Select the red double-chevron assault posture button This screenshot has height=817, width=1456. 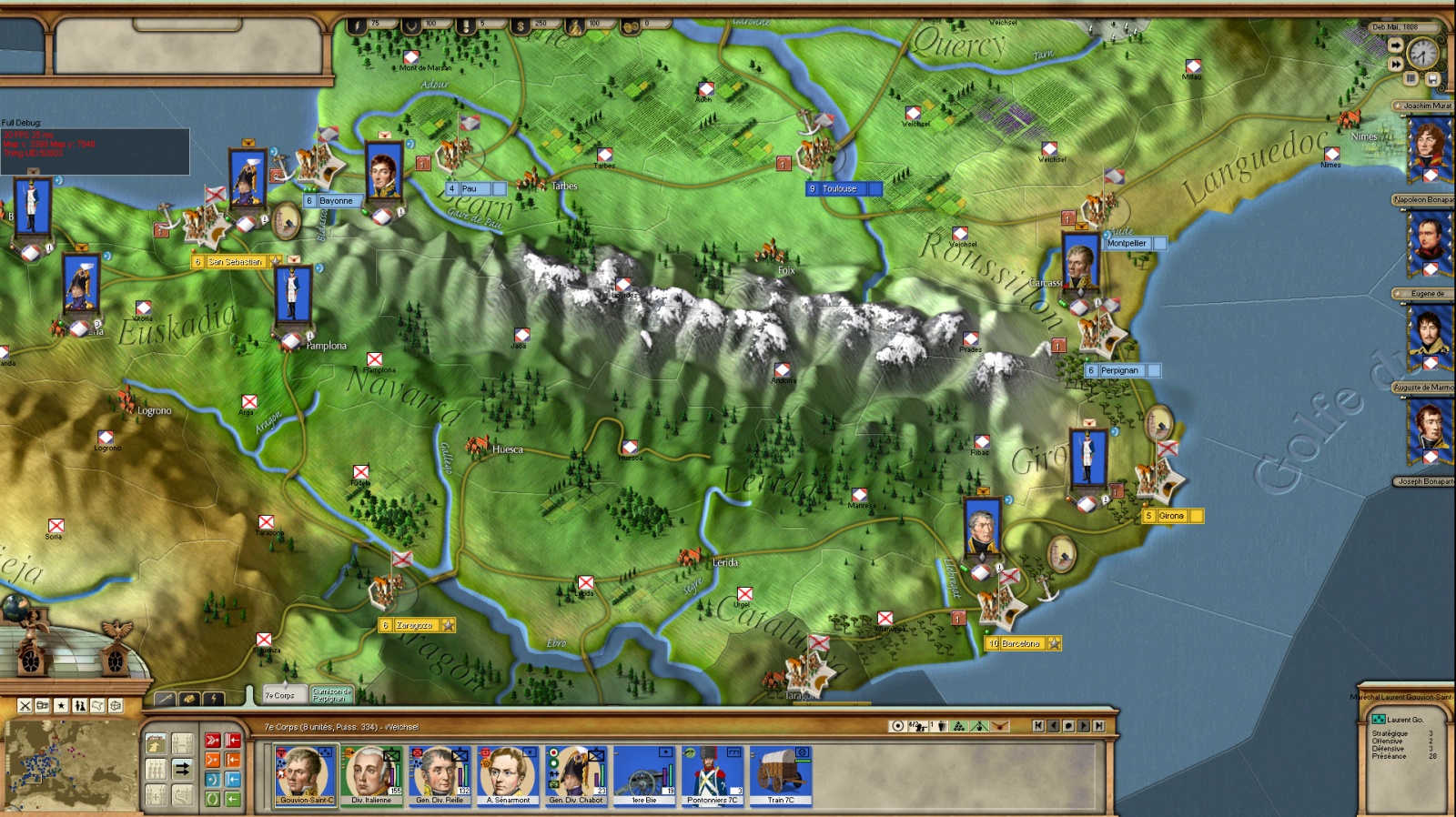point(212,741)
